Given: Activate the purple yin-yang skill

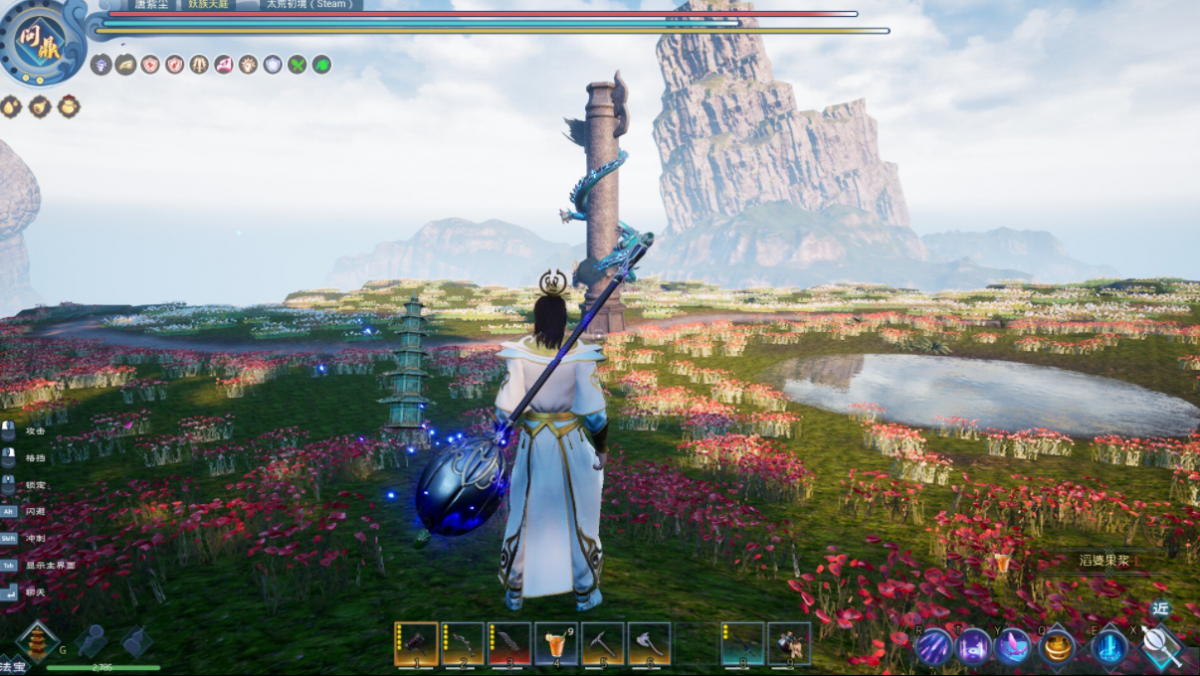Looking at the screenshot, I should (974, 647).
